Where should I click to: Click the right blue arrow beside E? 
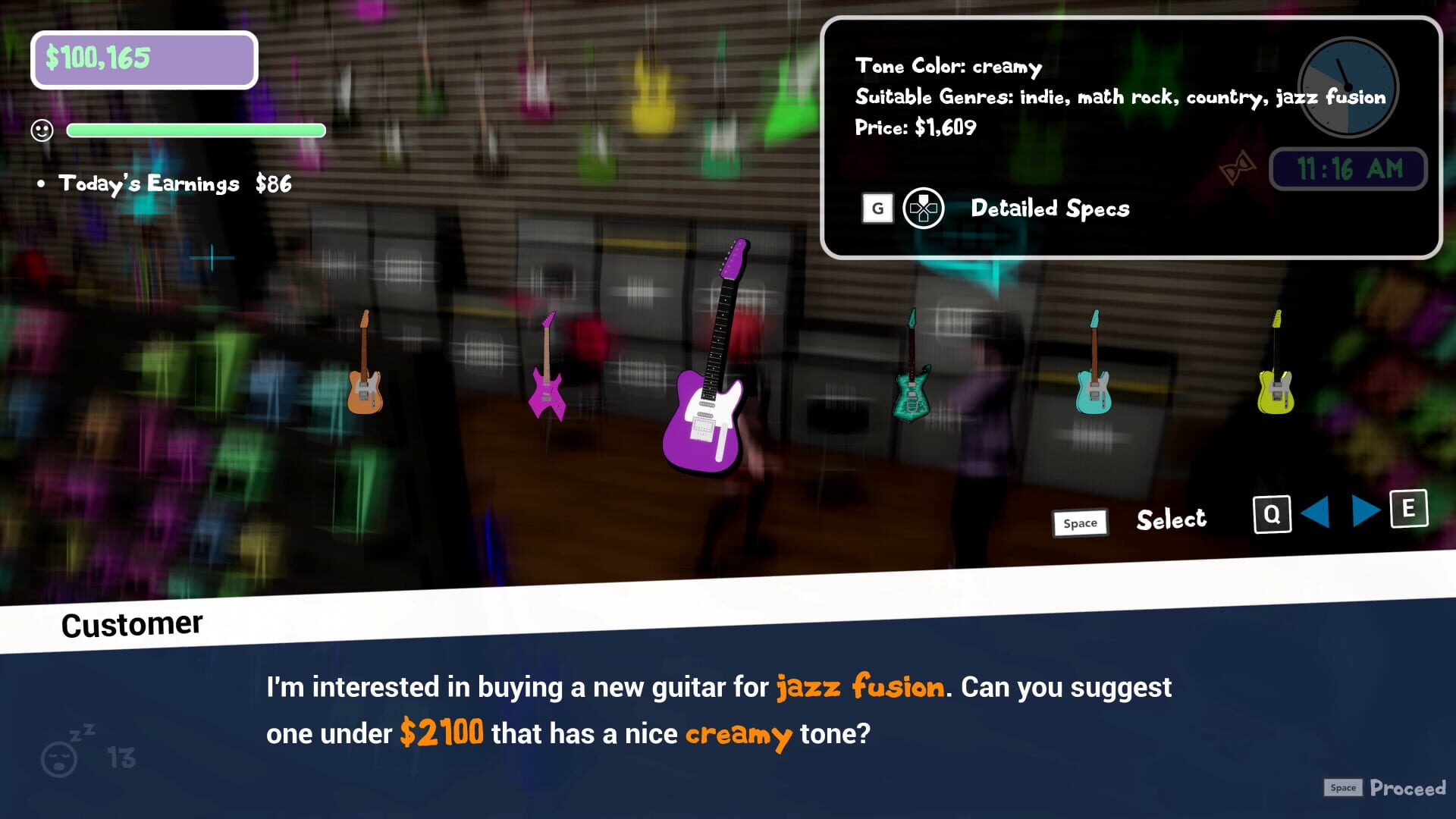coord(1364,513)
